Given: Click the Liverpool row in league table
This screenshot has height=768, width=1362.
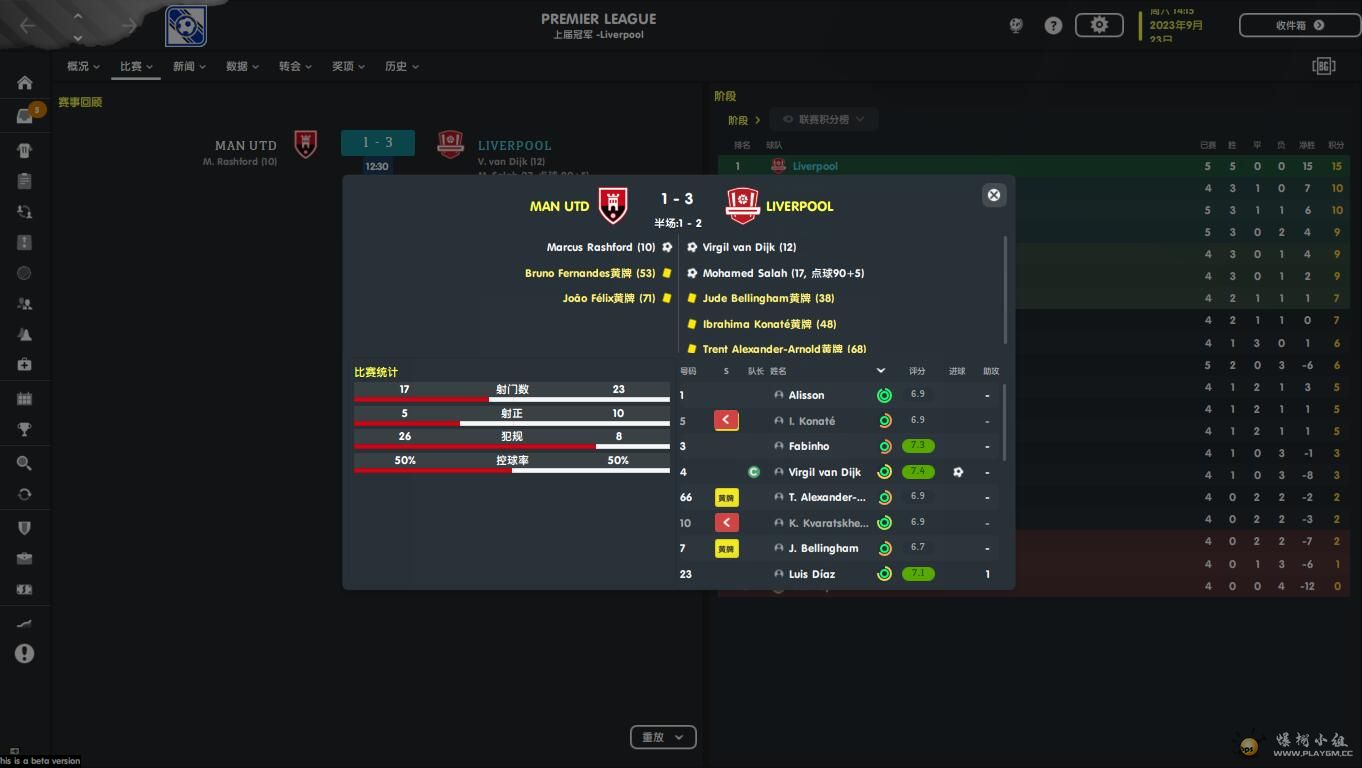Looking at the screenshot, I should click(x=1033, y=166).
